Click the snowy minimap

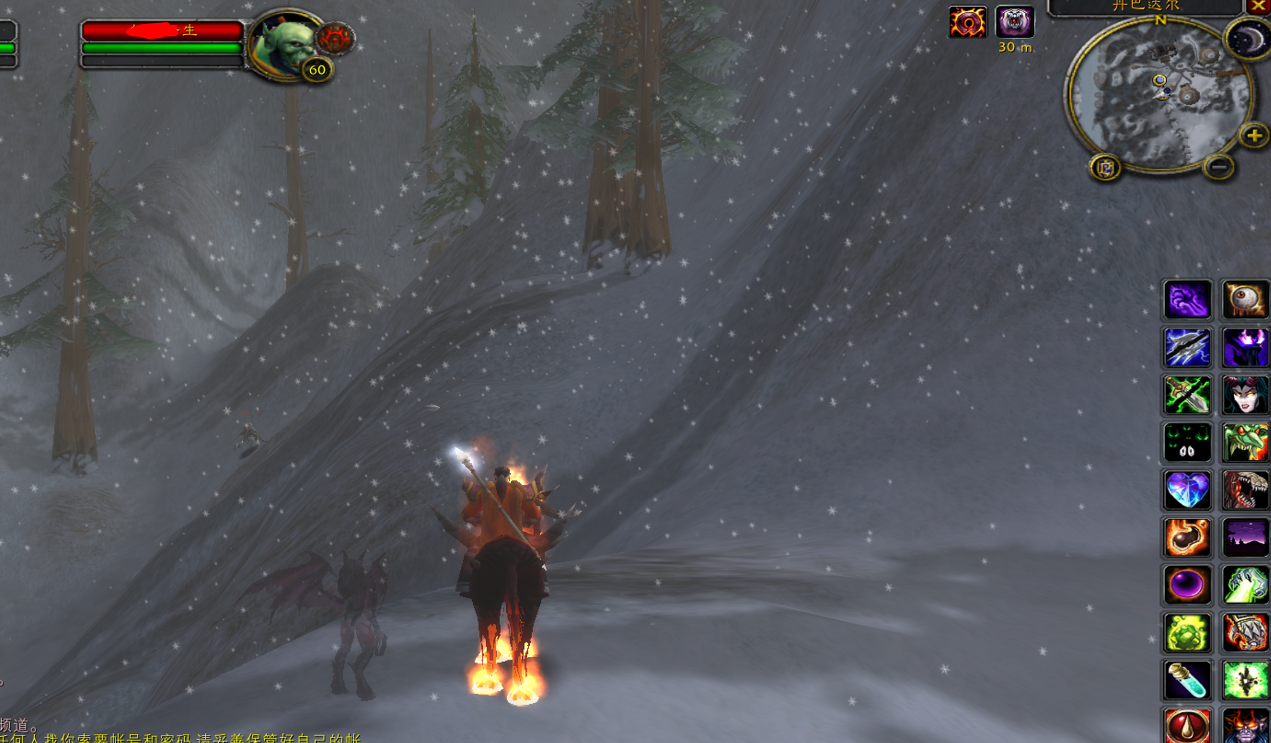click(1160, 95)
